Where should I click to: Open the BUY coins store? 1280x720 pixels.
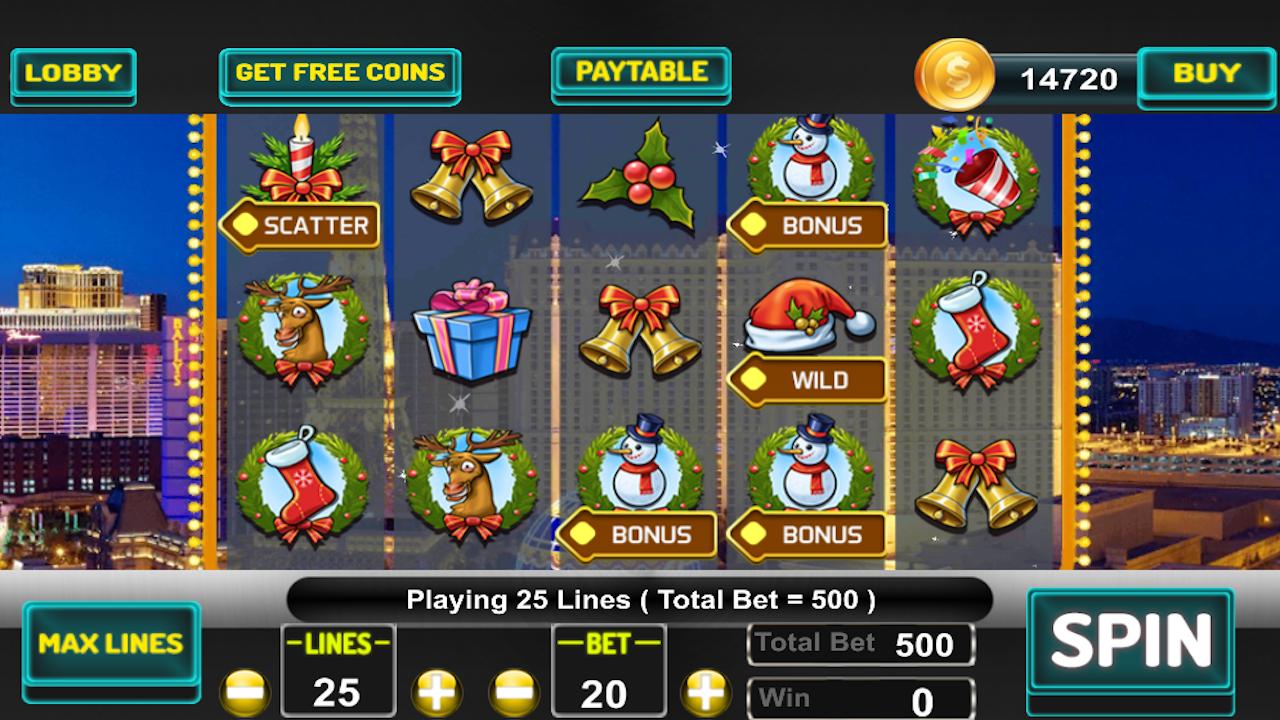pos(1207,73)
